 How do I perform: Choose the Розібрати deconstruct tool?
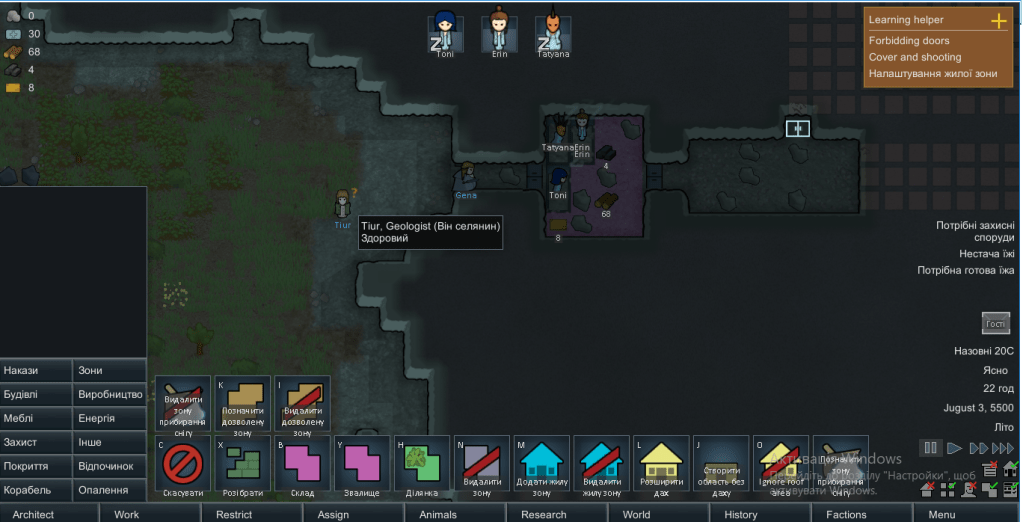243,465
